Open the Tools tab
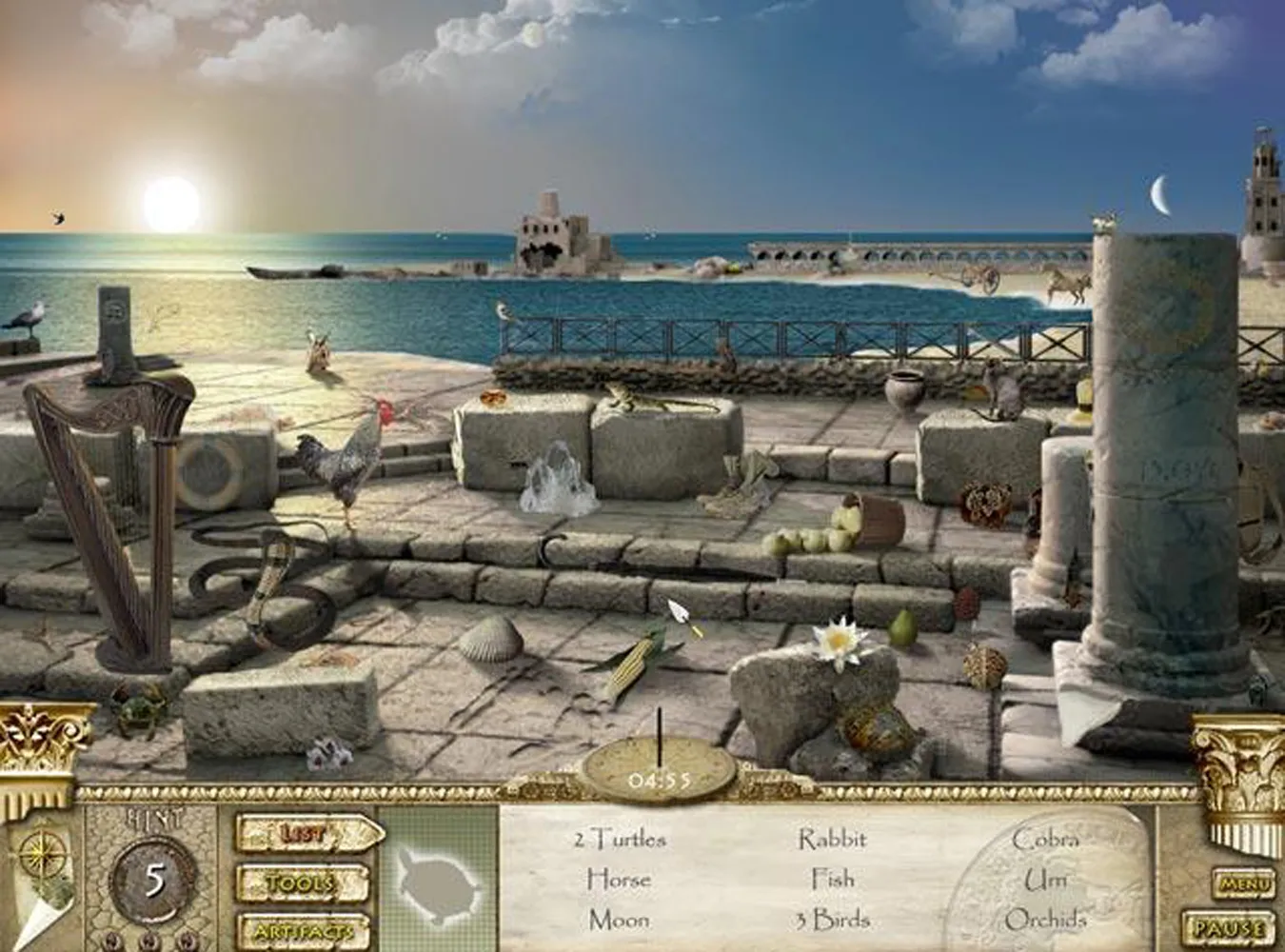This screenshot has width=1285, height=952. coord(301,883)
